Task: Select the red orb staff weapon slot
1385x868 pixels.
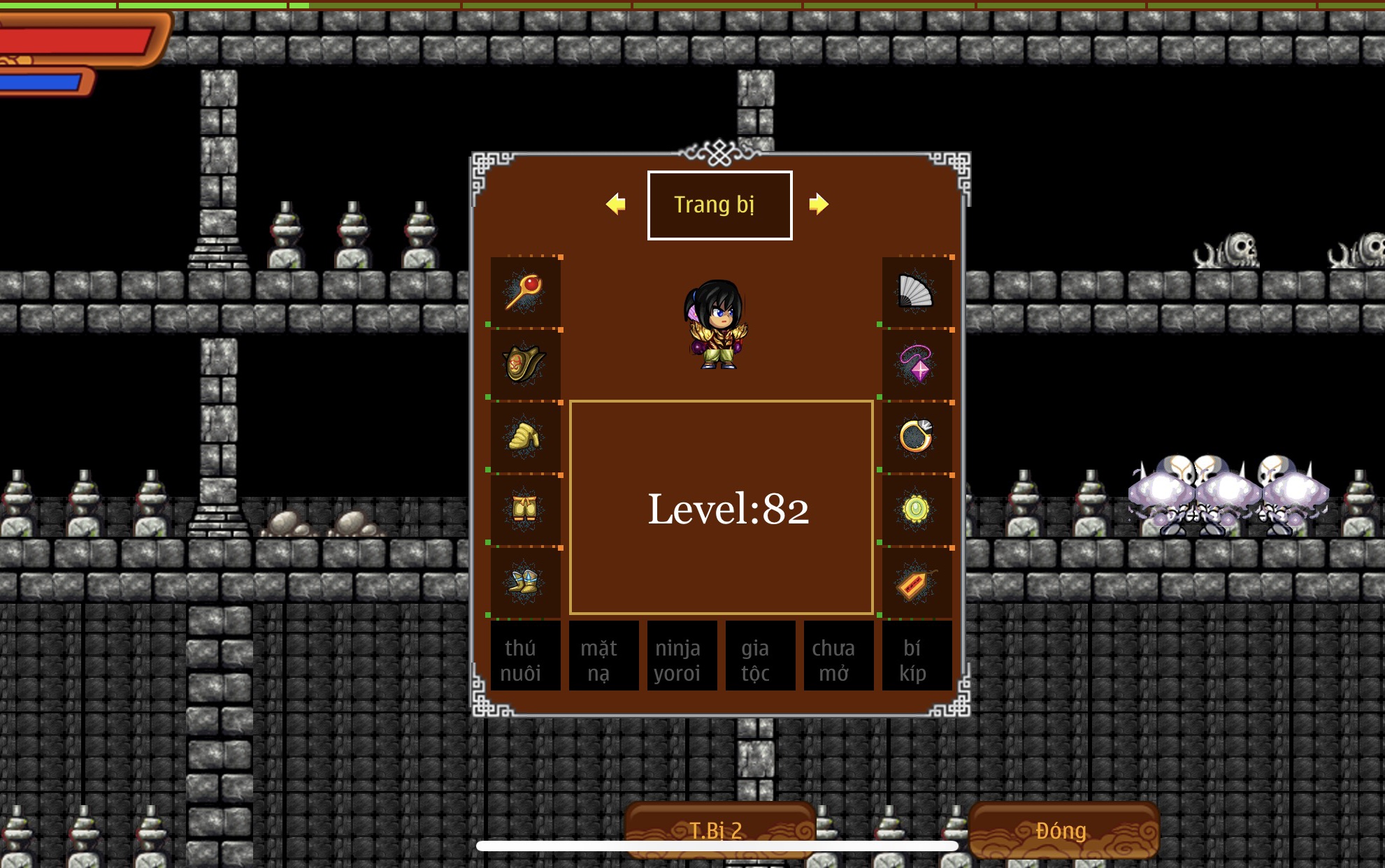Action: [525, 292]
